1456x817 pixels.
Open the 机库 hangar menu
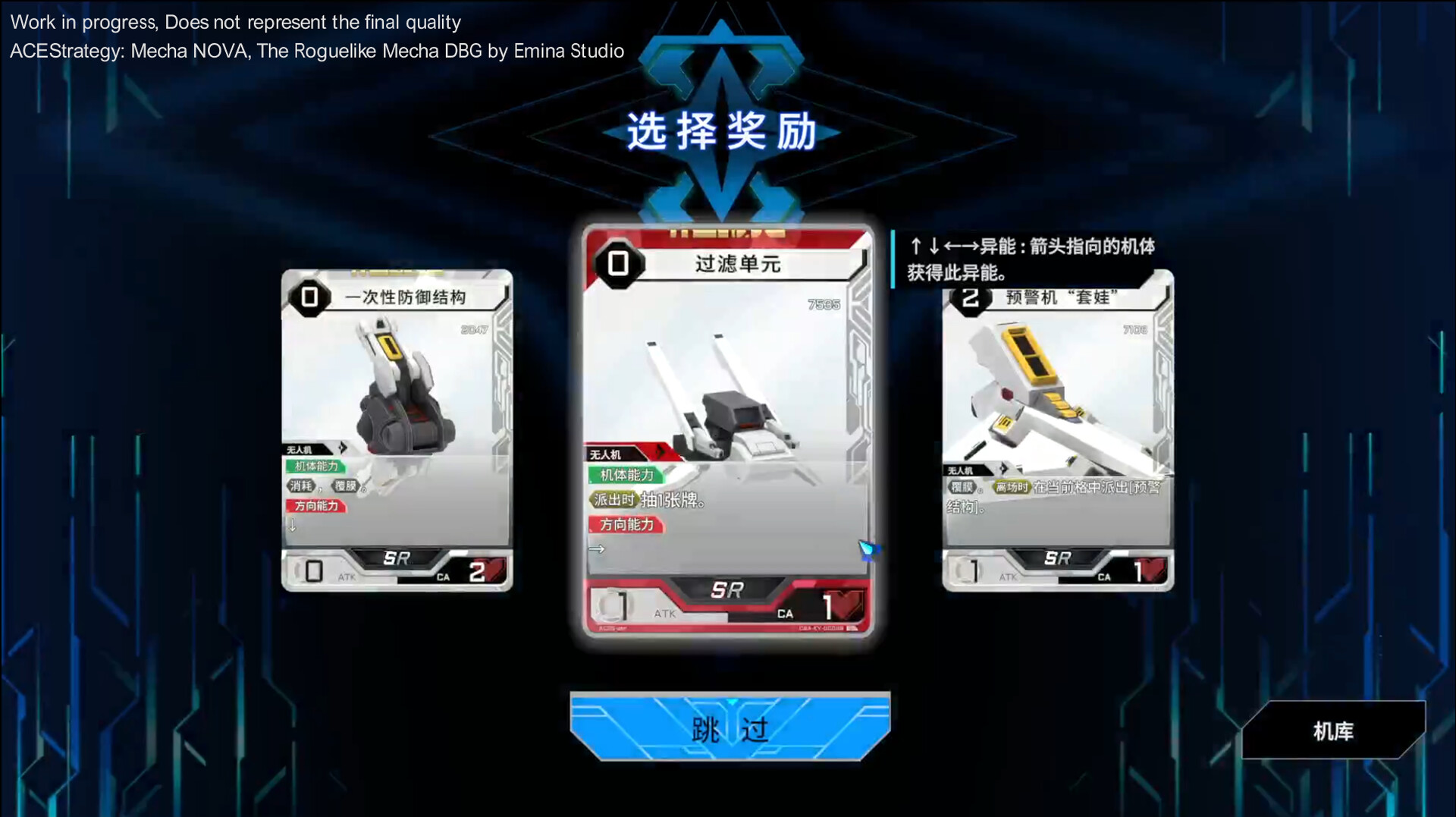(1332, 731)
